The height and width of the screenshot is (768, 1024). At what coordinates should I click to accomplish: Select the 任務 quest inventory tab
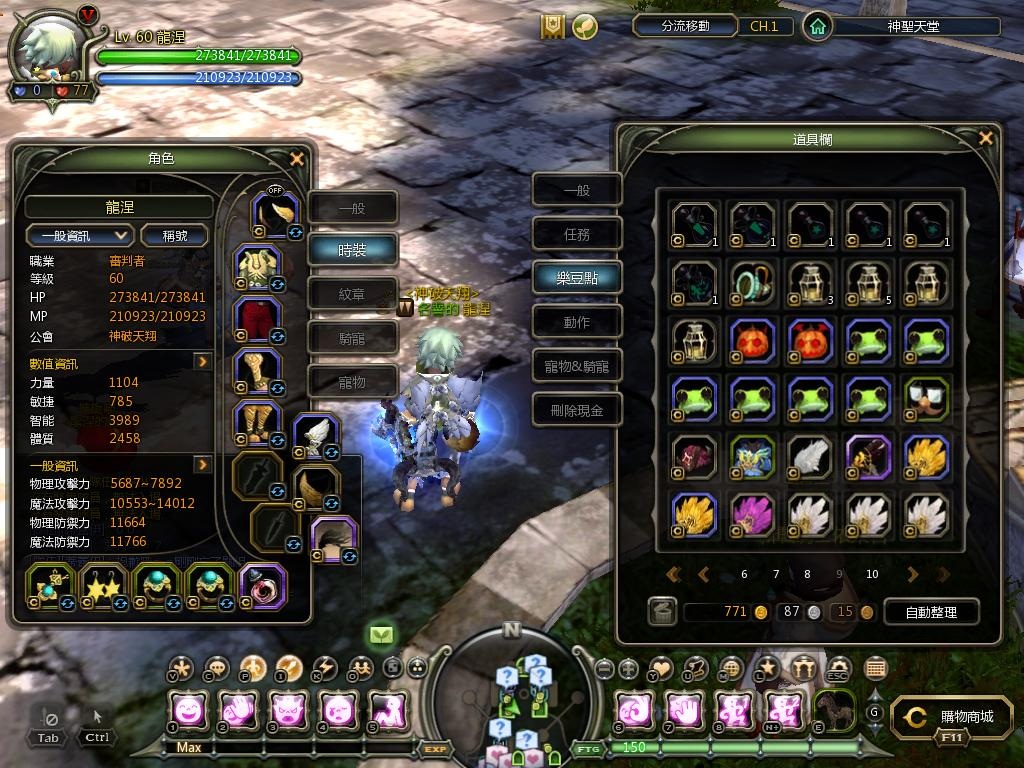pyautogui.click(x=577, y=234)
